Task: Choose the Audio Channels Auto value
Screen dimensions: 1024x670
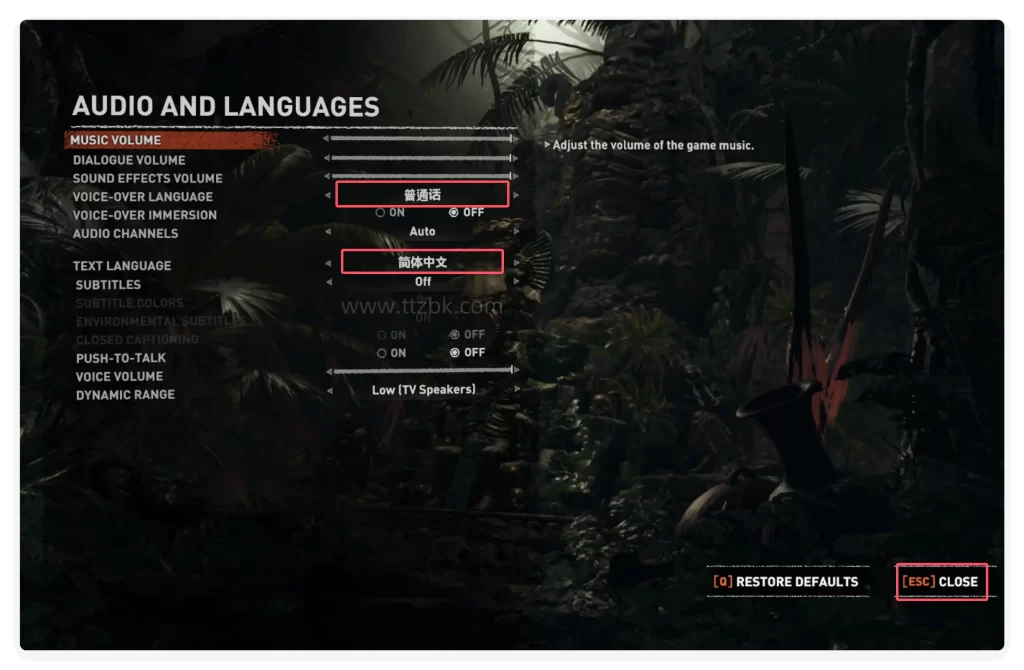Action: click(x=422, y=232)
